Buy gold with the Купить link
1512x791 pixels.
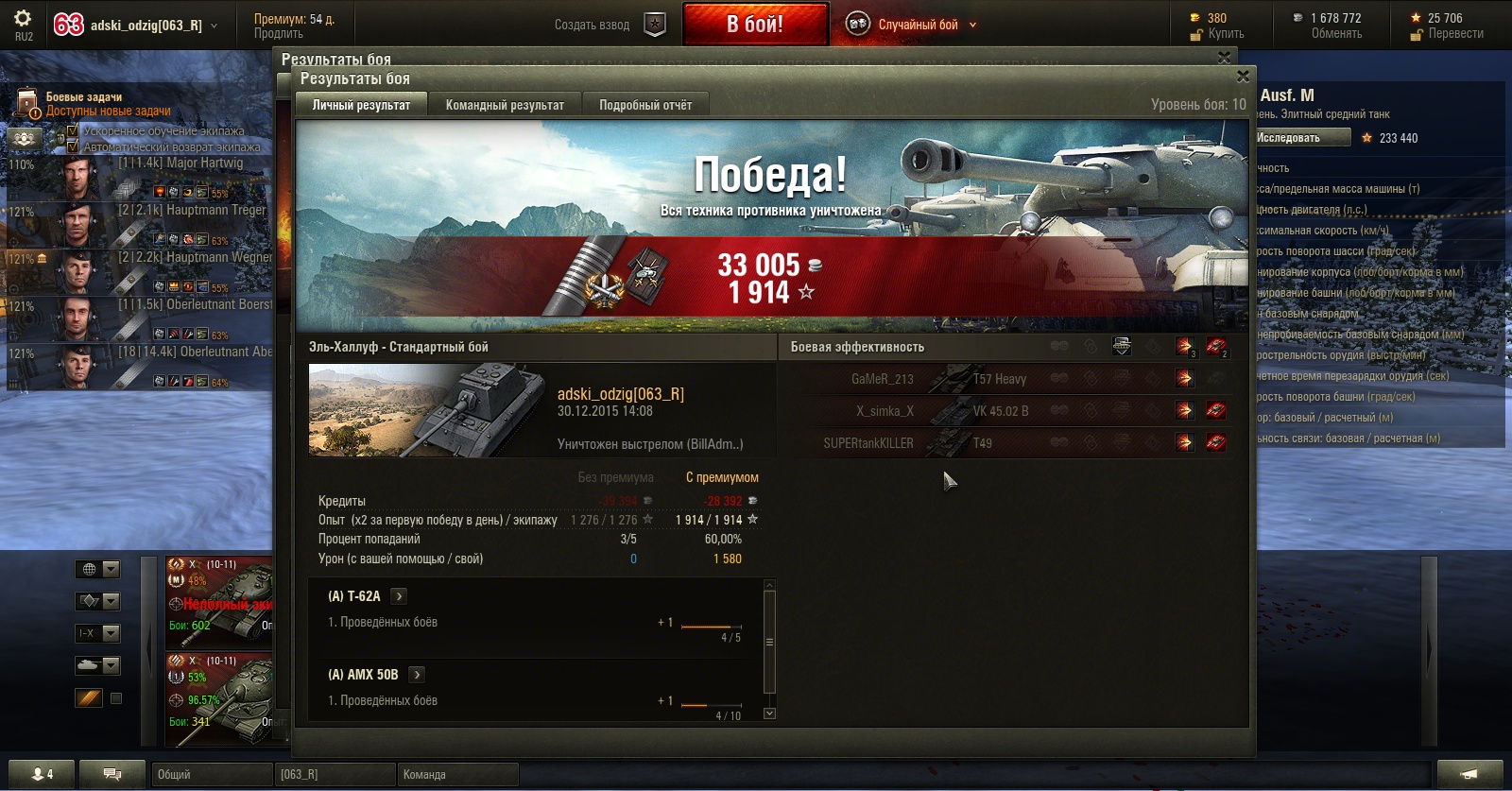(1226, 34)
